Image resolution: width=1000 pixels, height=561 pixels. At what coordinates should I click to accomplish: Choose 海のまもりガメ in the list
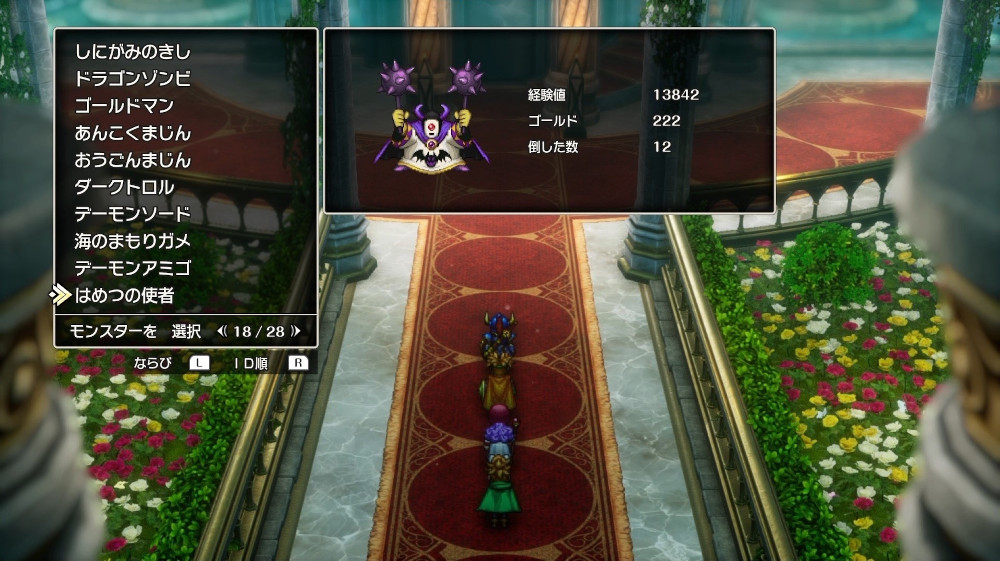click(x=132, y=241)
